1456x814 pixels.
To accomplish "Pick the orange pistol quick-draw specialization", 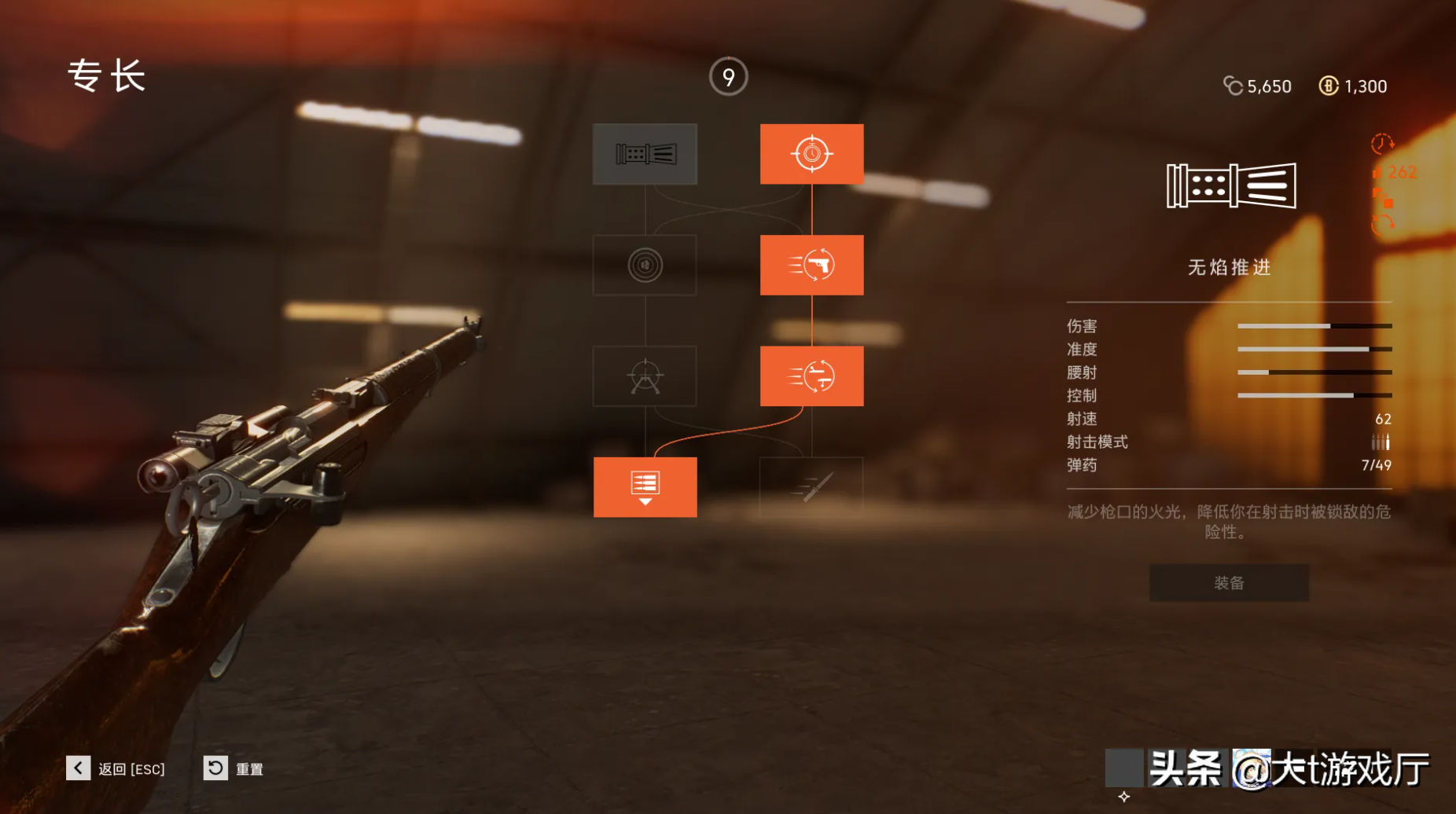I will coord(811,266).
